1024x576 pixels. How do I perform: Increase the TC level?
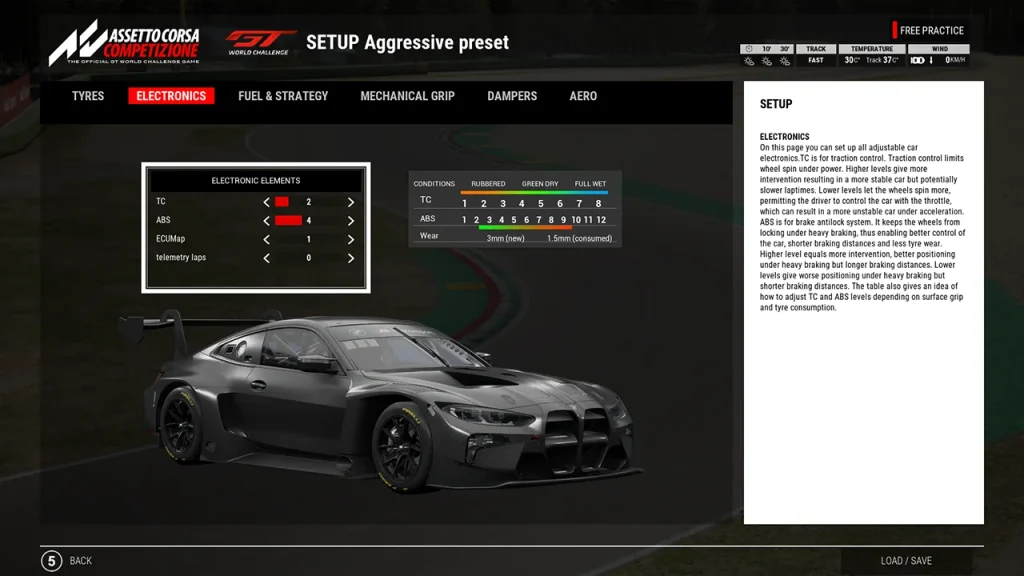351,202
